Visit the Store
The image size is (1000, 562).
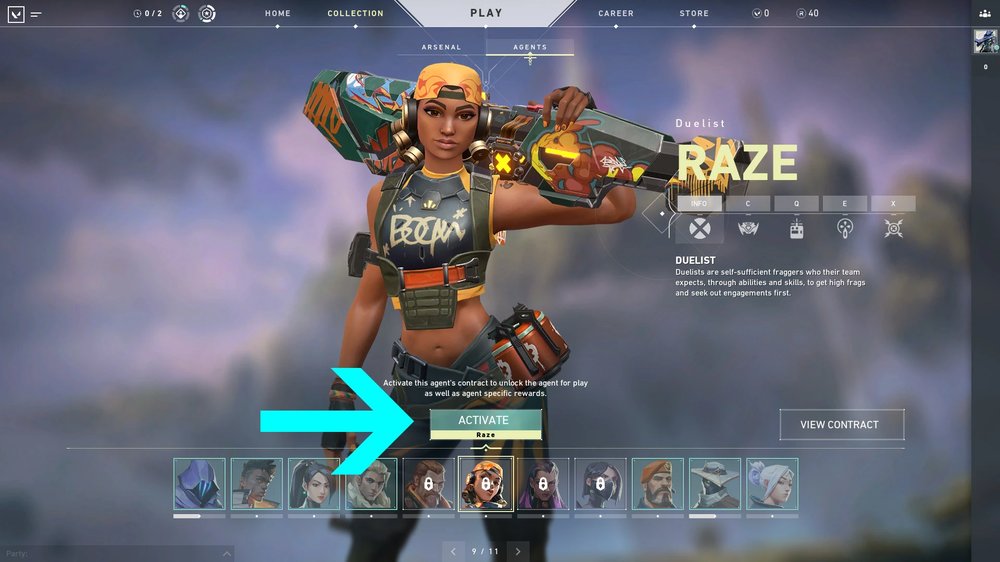[x=694, y=14]
